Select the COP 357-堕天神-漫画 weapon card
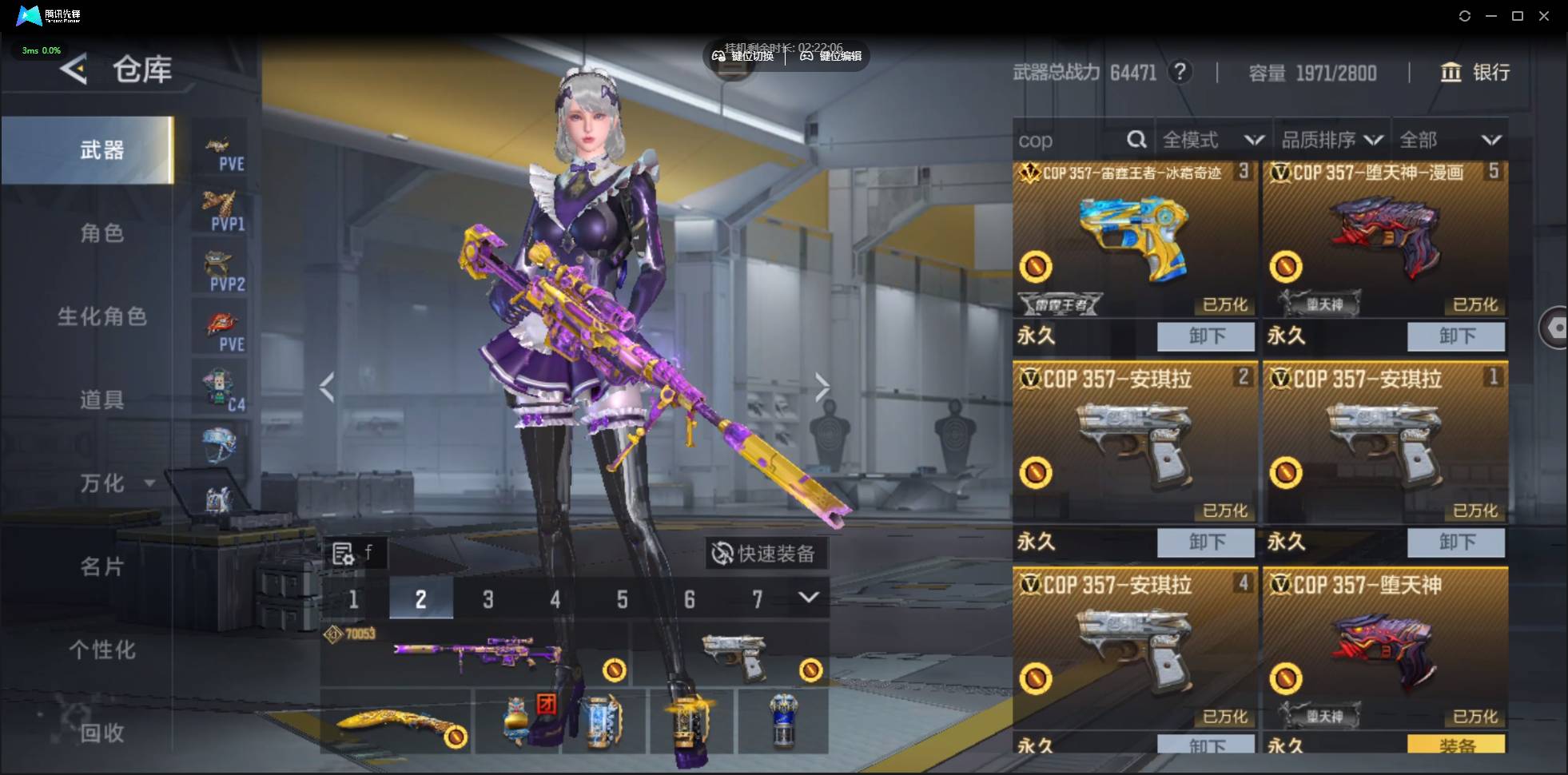1568x775 pixels. click(1385, 240)
